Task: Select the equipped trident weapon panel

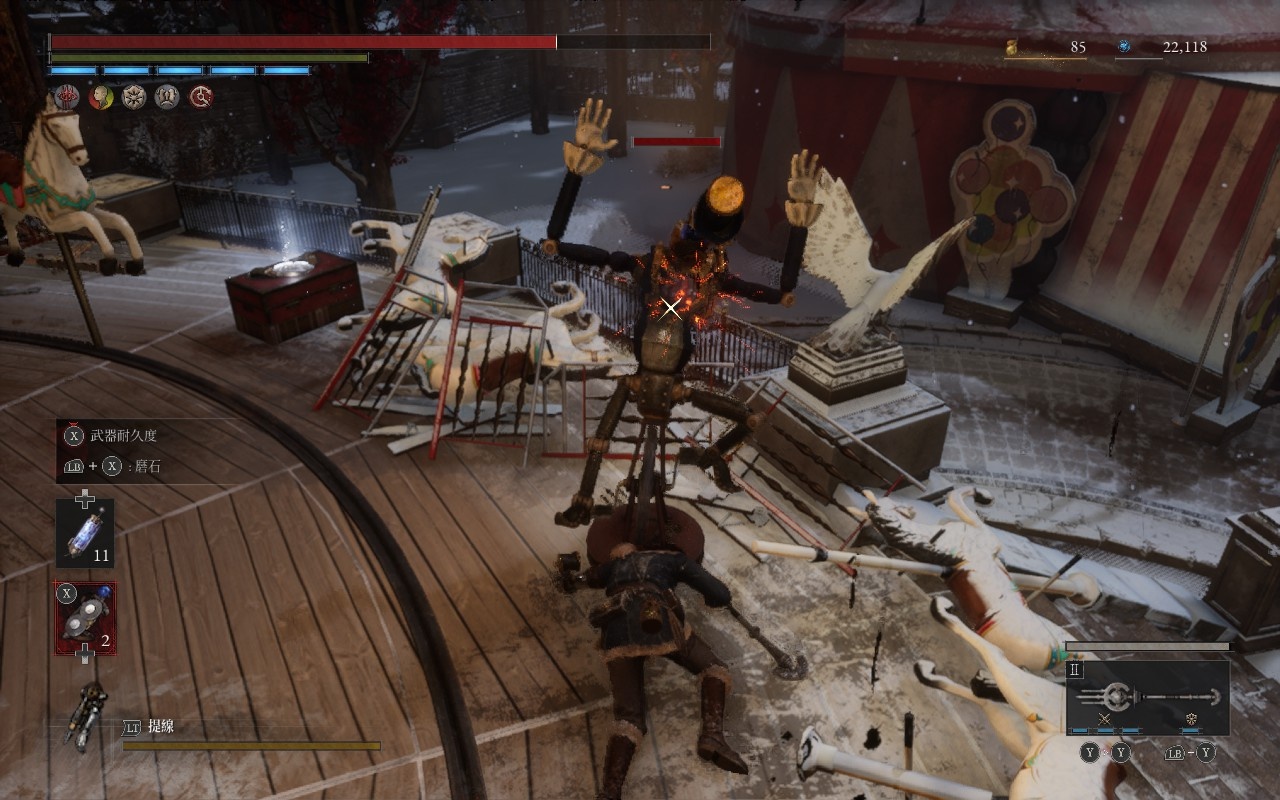Action: click(x=1148, y=697)
